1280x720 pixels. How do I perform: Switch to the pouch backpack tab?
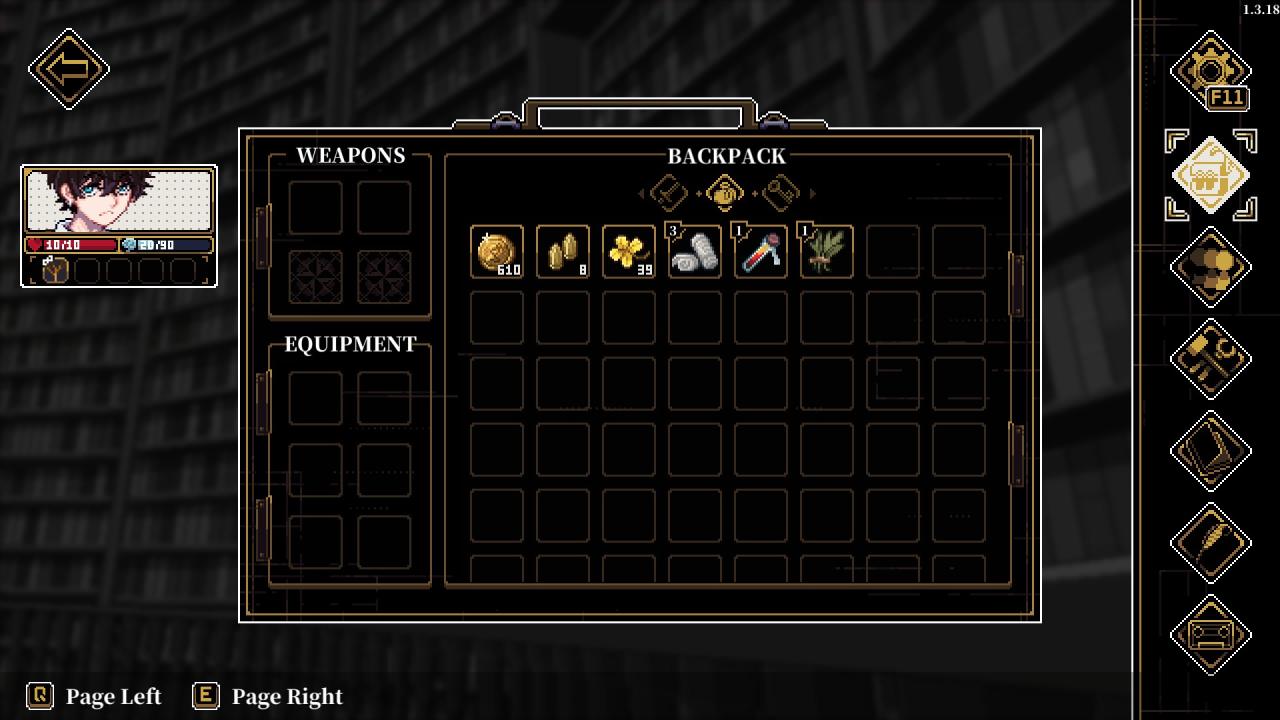[724, 193]
